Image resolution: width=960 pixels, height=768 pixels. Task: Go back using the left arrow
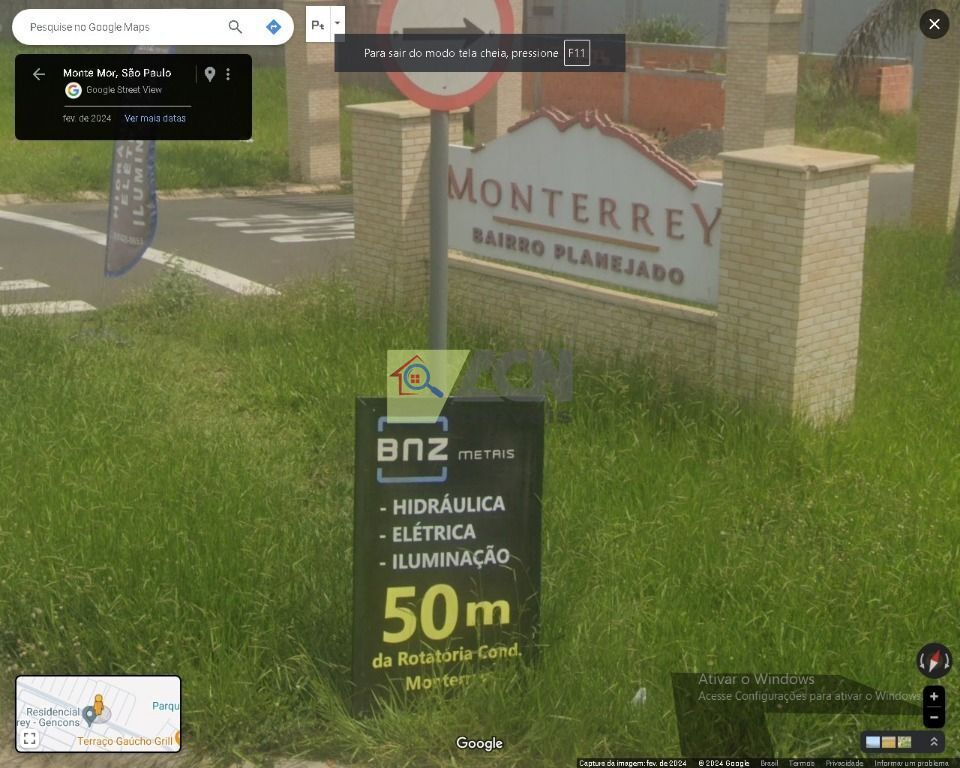(39, 74)
